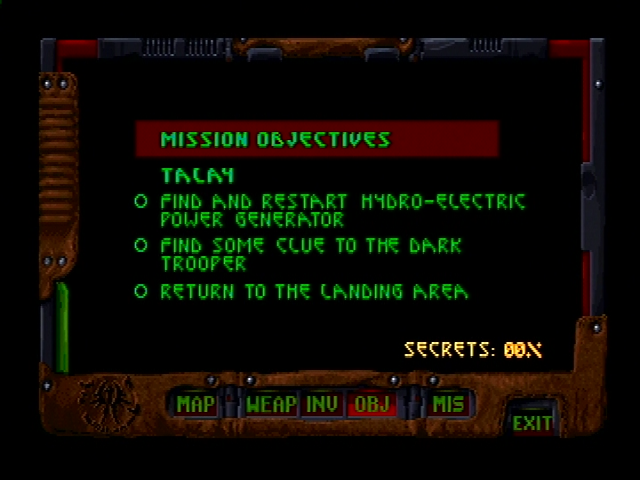Go to the MIS mission tab
The image size is (640, 480).
[x=448, y=404]
